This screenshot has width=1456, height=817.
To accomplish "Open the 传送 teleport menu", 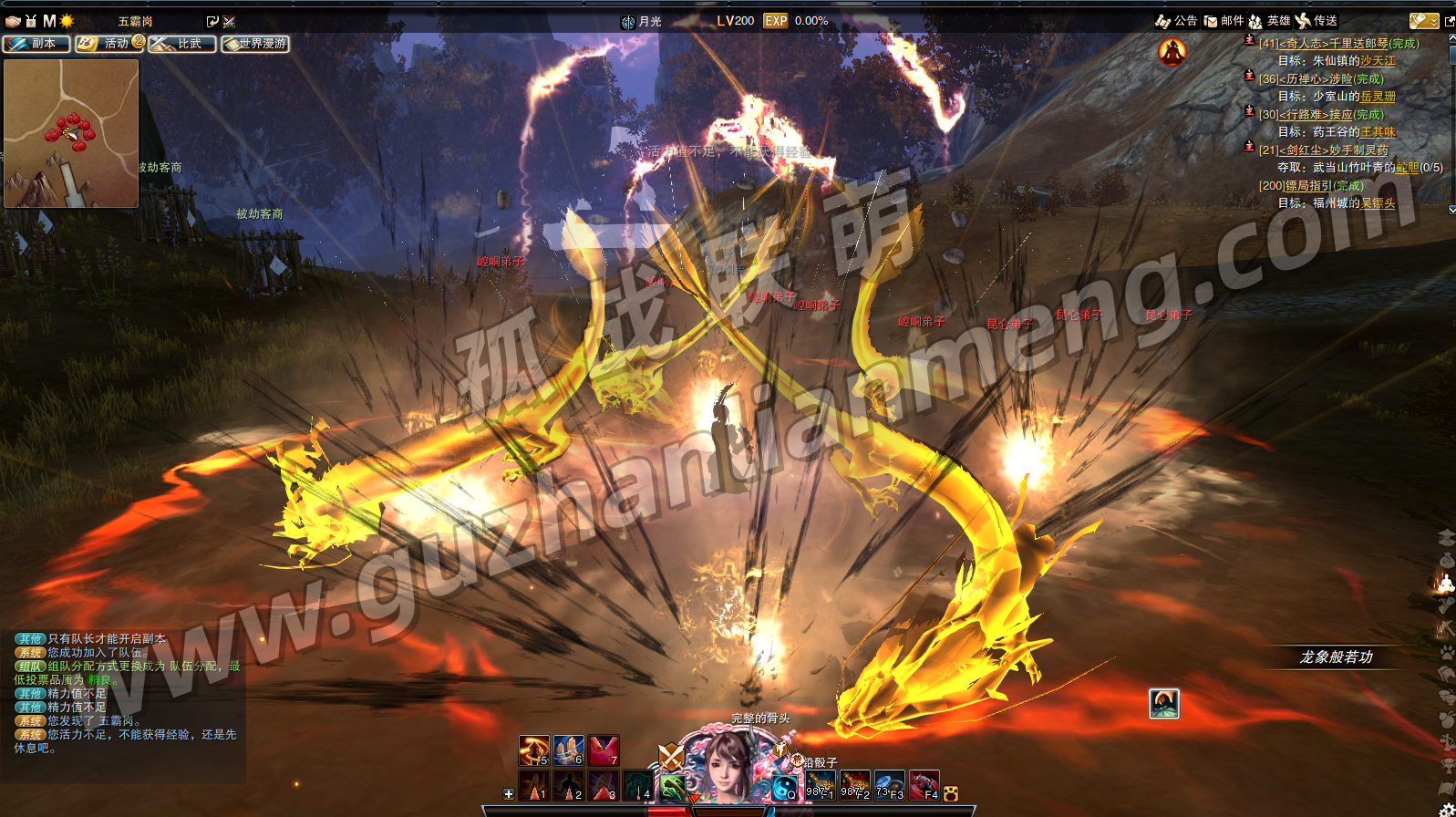I will 1317,21.
